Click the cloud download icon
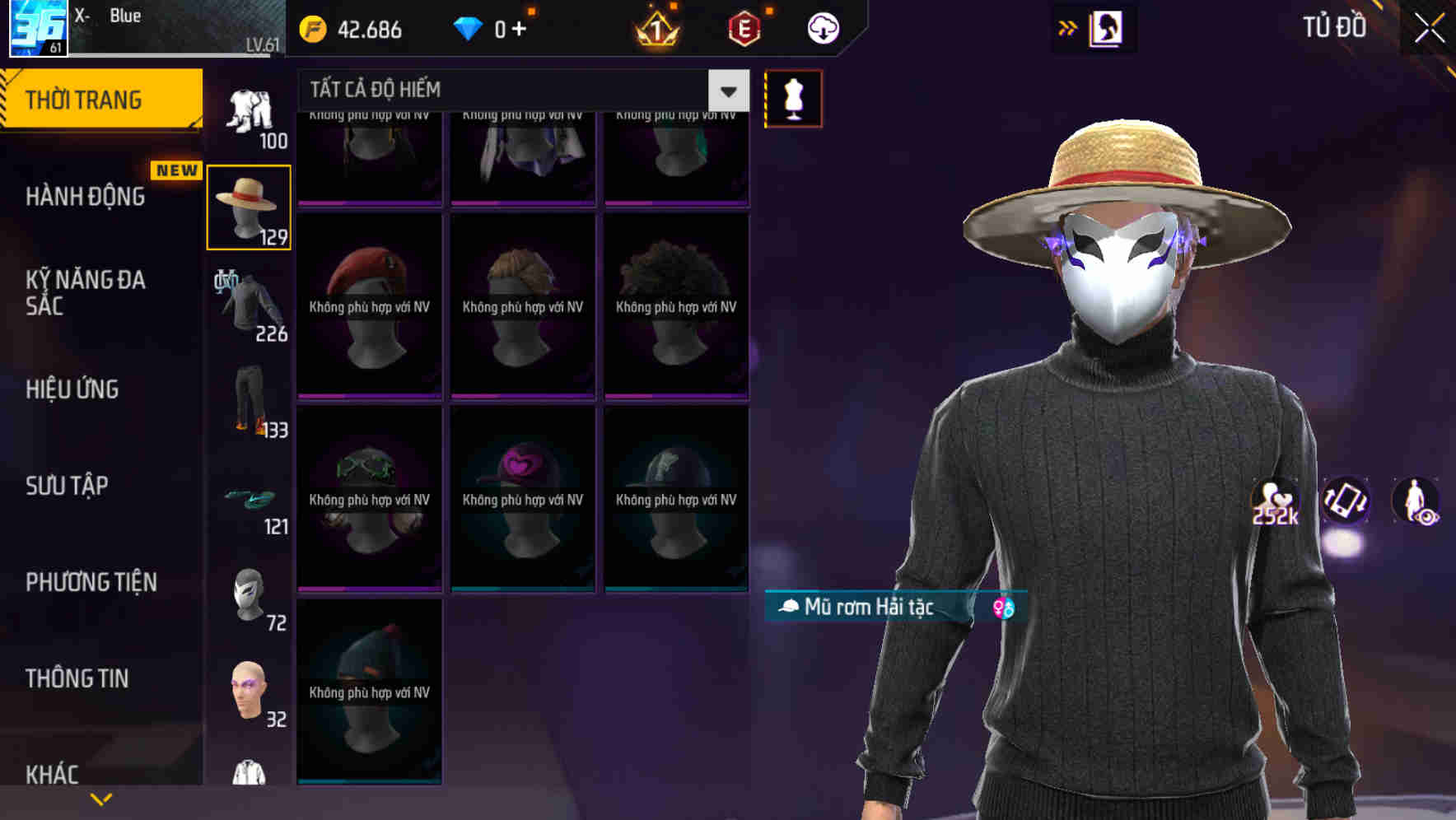Viewport: 1456px width, 820px height. 821,28
